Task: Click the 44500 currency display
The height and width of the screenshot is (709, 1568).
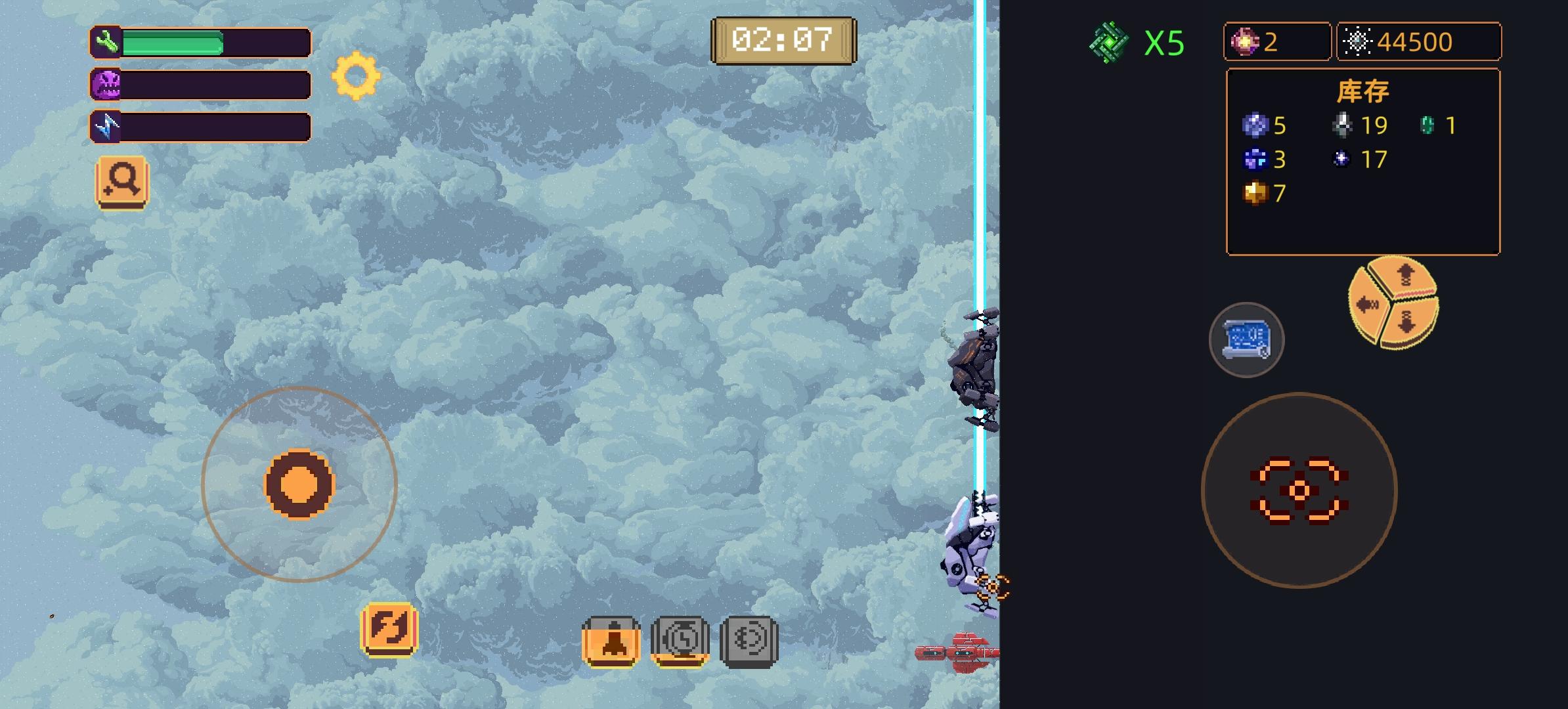Action: pyautogui.click(x=1420, y=41)
